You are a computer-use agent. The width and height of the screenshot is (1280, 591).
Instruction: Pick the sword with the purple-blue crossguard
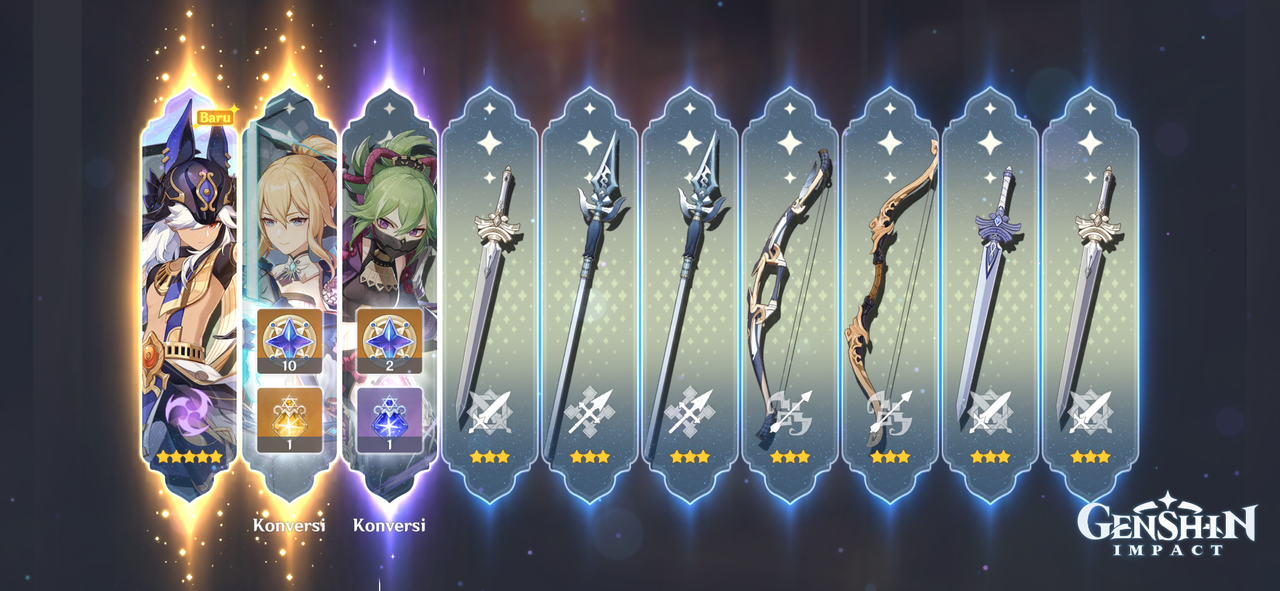pos(989,290)
